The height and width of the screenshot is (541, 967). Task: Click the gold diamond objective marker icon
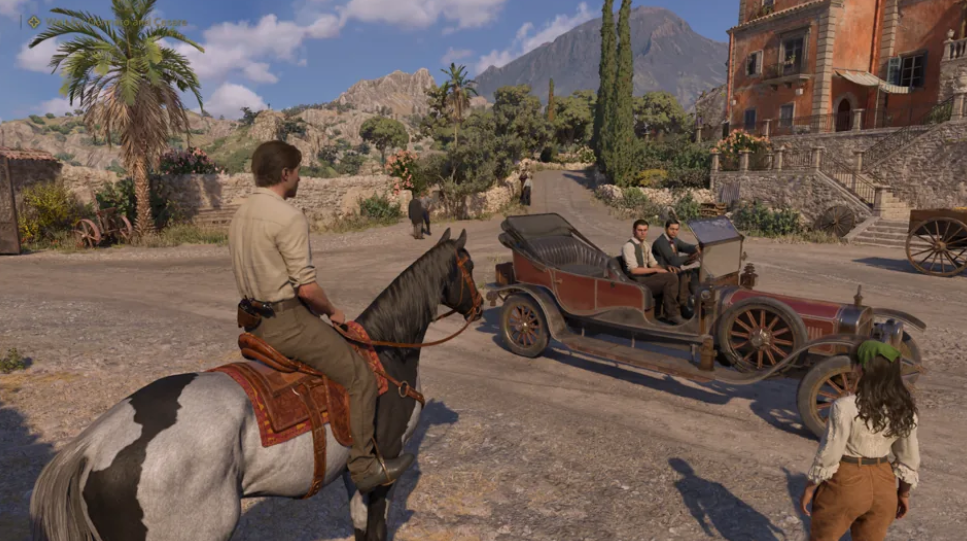click(x=33, y=21)
